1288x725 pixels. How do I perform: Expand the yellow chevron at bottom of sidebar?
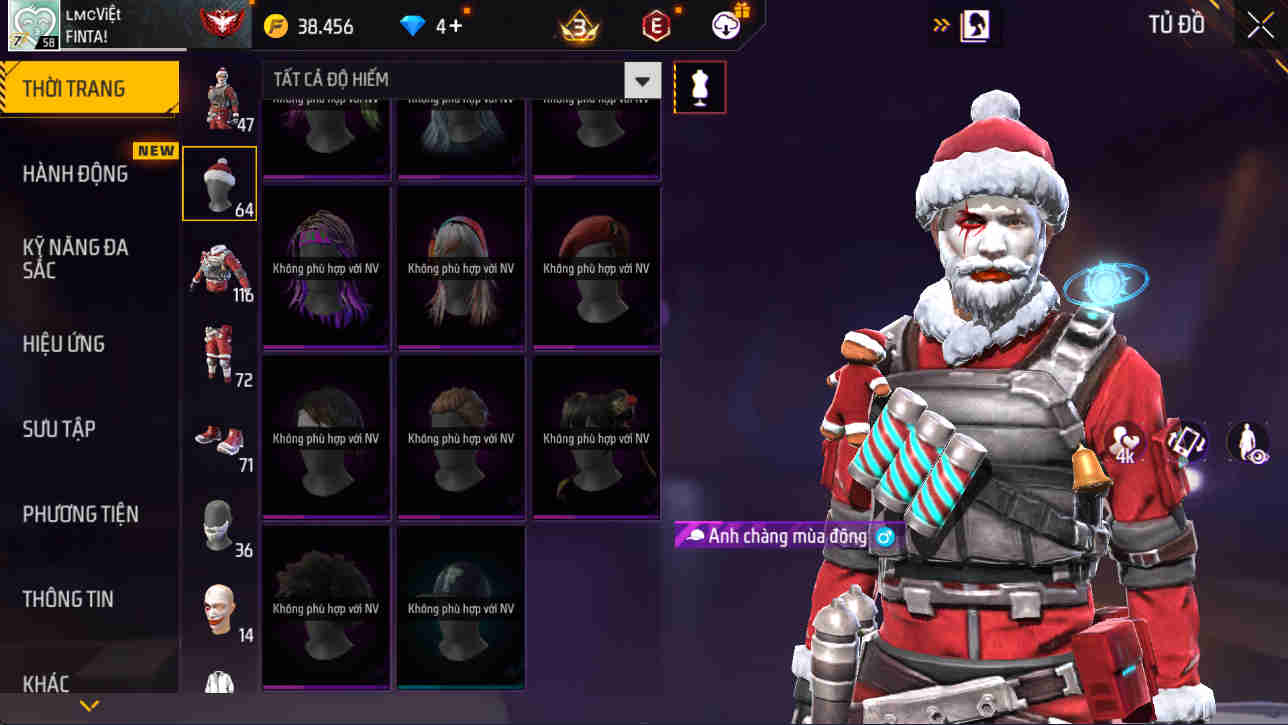coord(88,704)
